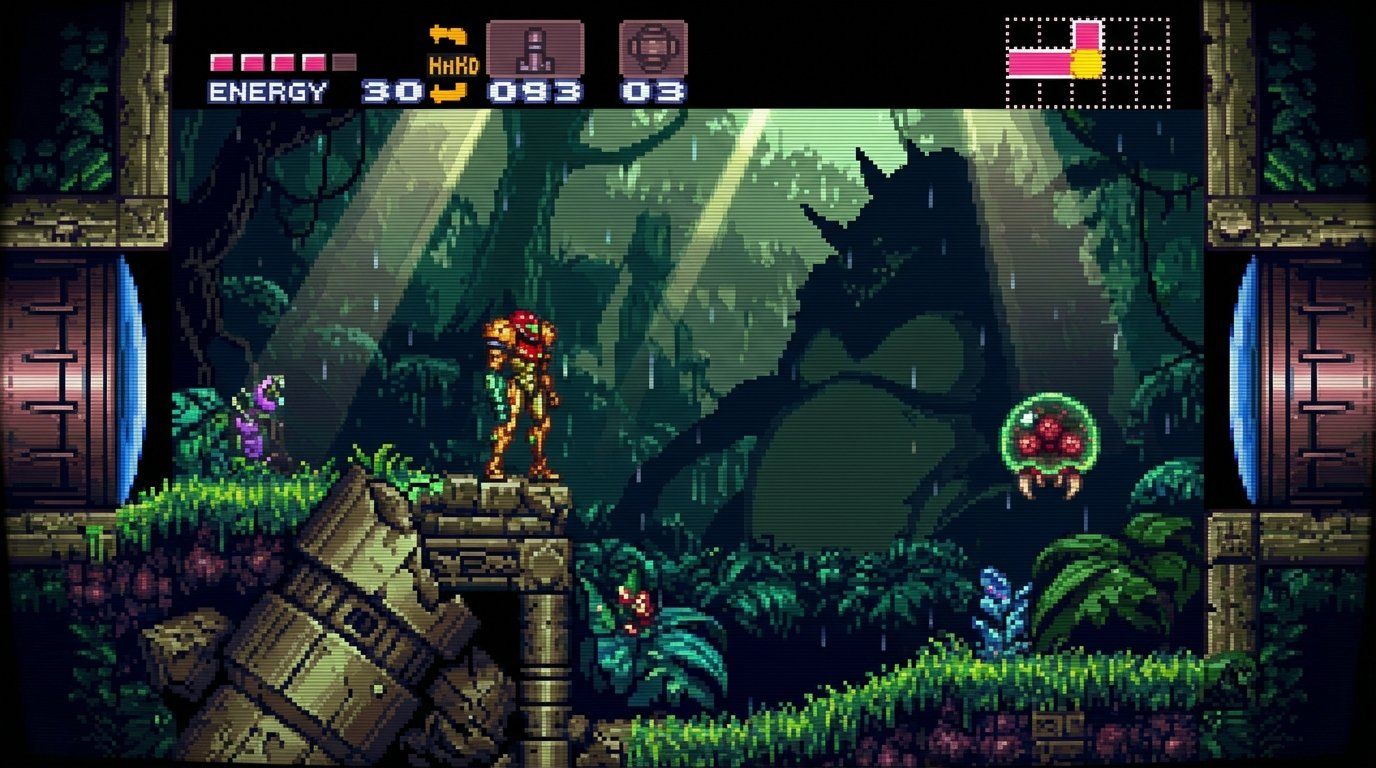
Task: Click the yellow auto-reserve swap arrows
Action: click(x=448, y=34)
